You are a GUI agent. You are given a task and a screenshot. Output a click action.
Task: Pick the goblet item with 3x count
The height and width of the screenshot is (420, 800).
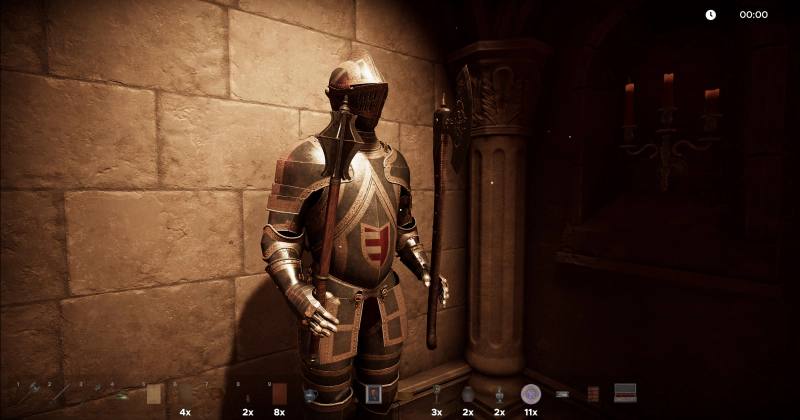pyautogui.click(x=436, y=393)
